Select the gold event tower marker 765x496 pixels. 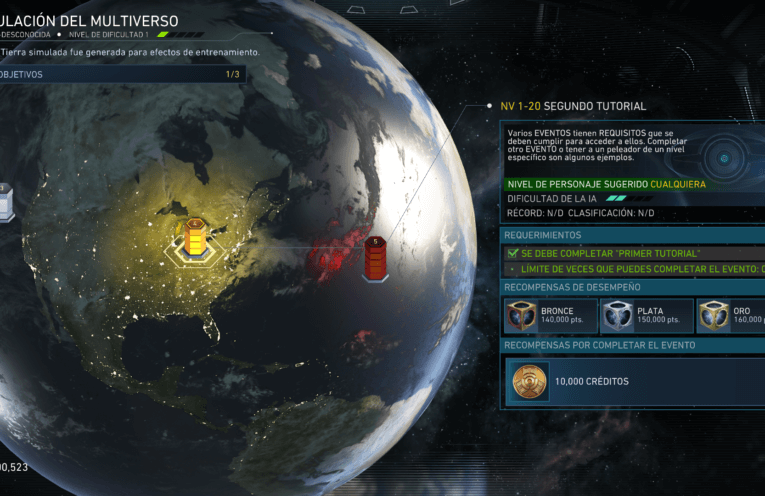click(195, 238)
